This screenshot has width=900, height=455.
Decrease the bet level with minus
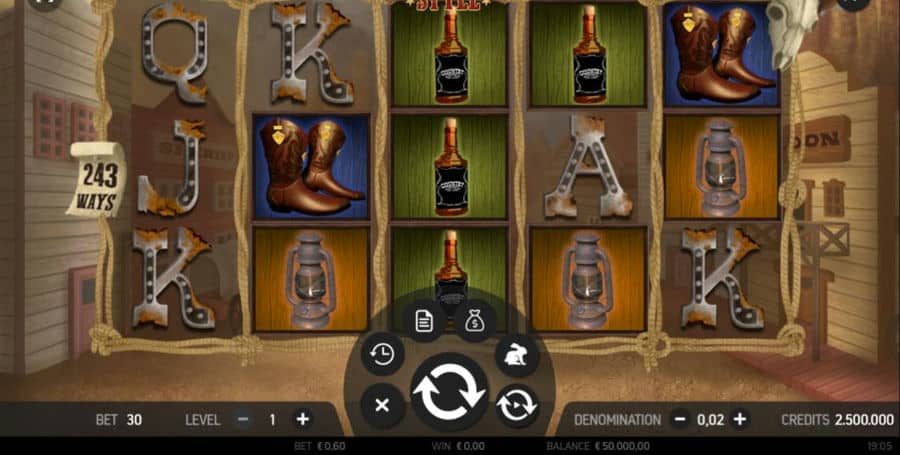coord(243,420)
